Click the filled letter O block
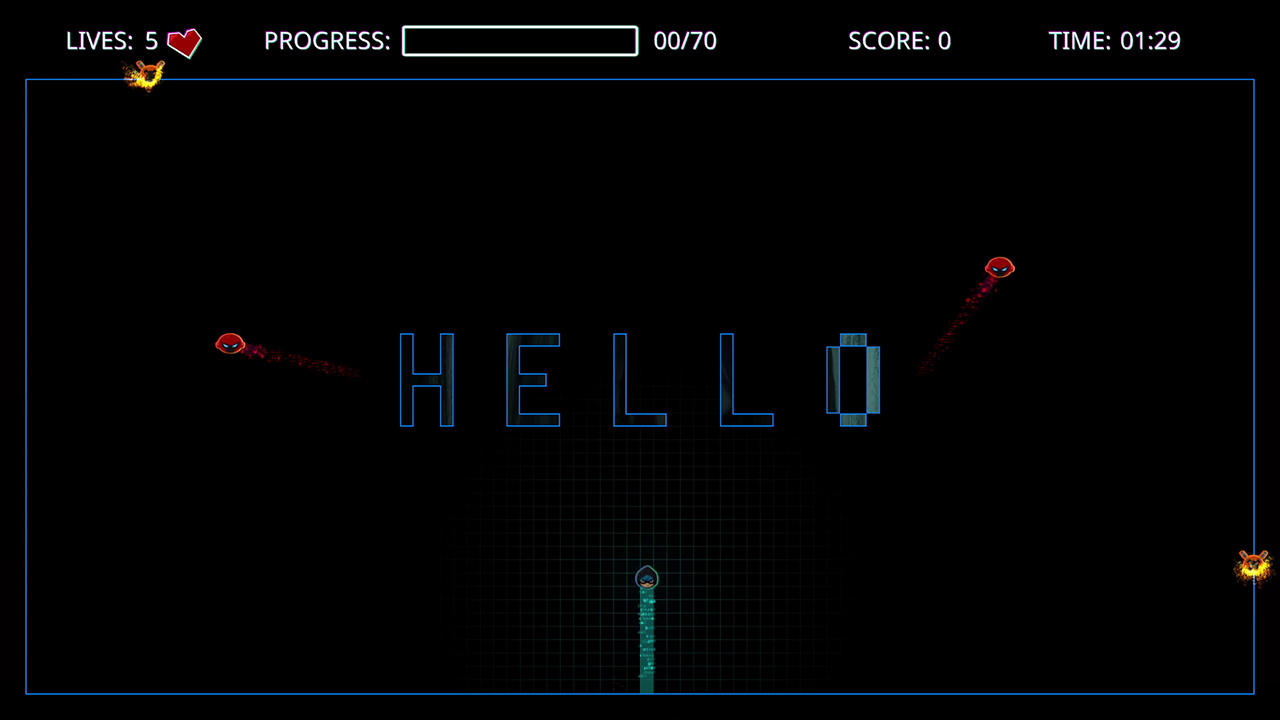Screen dimensions: 1280x720 [x=852, y=380]
